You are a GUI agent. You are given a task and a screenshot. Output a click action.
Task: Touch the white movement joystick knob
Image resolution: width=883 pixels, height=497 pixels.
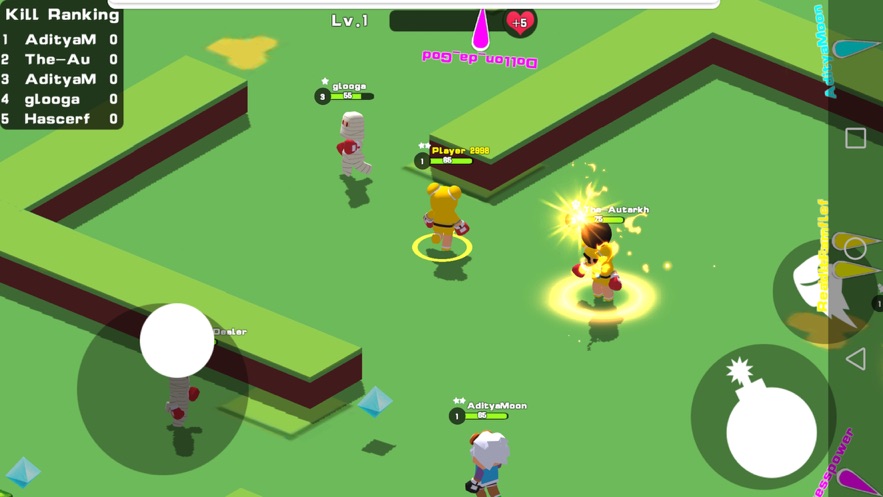point(177,341)
